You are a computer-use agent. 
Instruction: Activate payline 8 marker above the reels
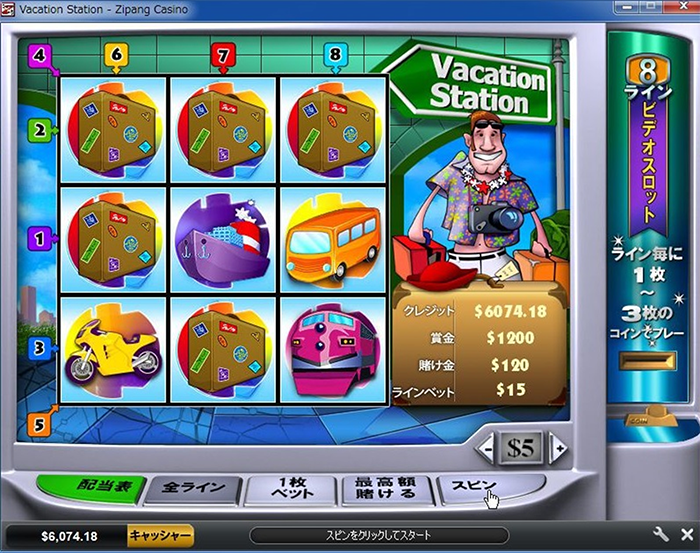(333, 54)
